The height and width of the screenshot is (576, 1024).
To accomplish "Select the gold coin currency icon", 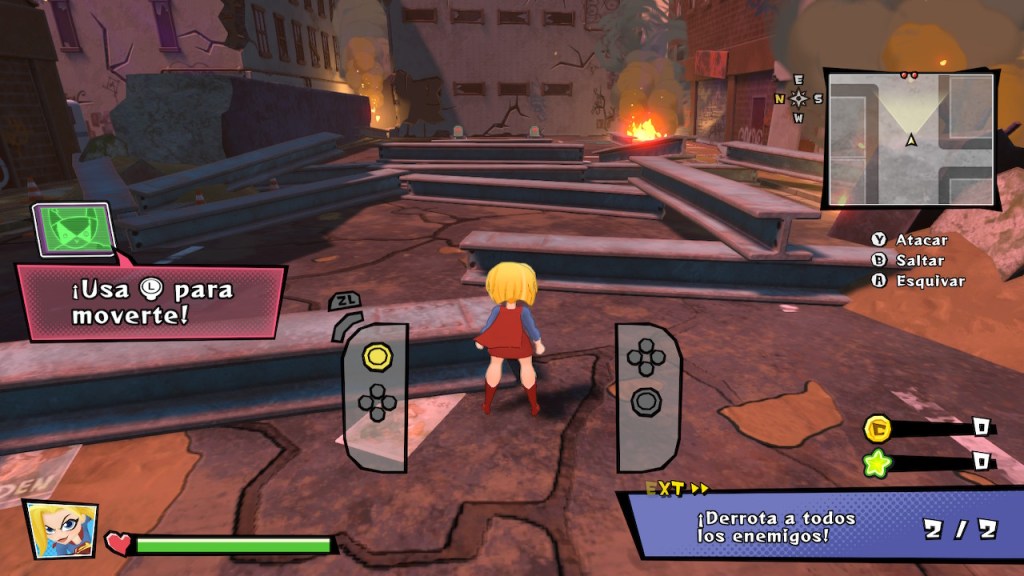I will click(877, 429).
